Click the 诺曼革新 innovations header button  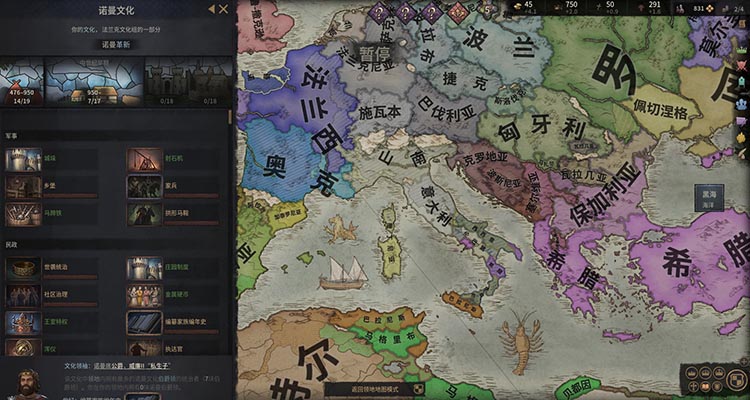[x=117, y=45]
